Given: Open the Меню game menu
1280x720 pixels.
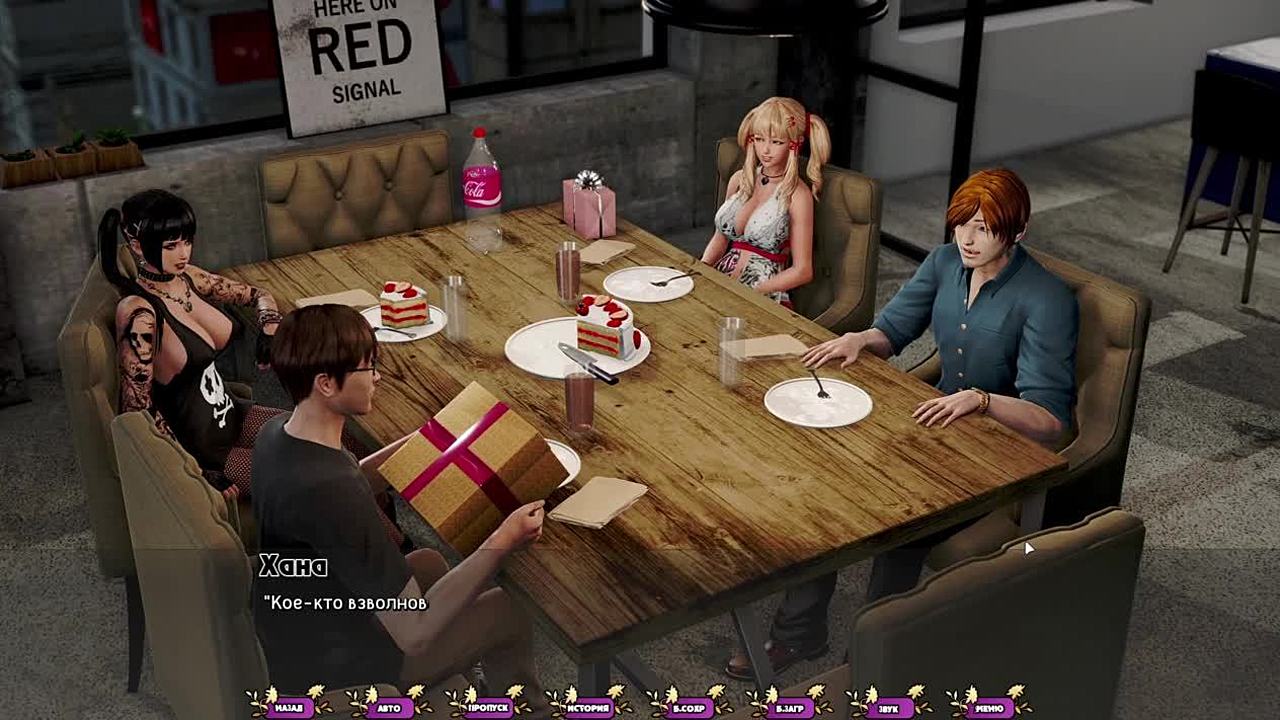Looking at the screenshot, I should 989,707.
